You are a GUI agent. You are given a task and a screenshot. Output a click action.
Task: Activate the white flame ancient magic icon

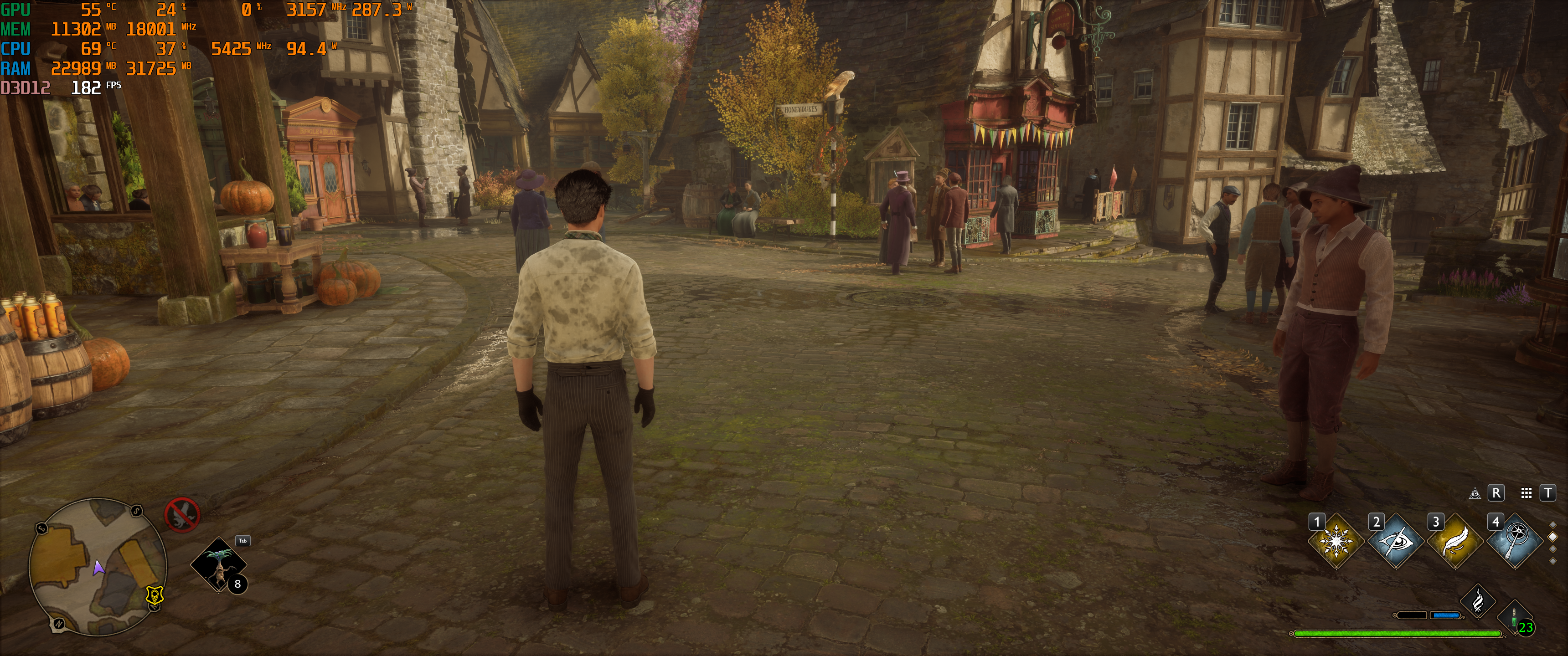point(1478,602)
